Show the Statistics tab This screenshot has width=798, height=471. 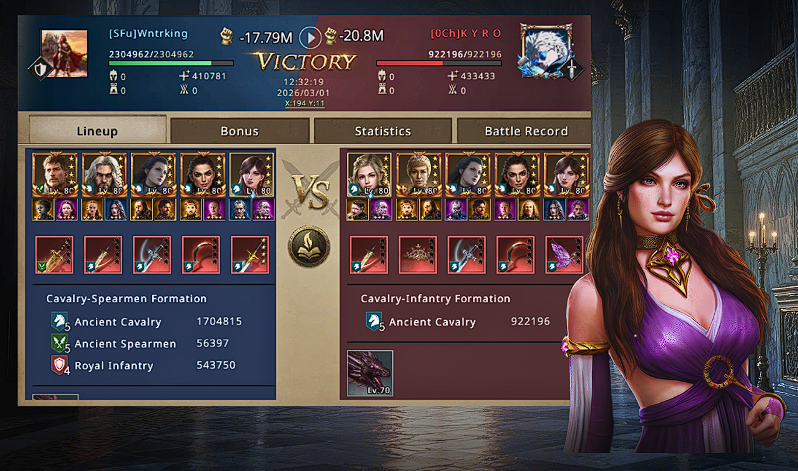[382, 131]
